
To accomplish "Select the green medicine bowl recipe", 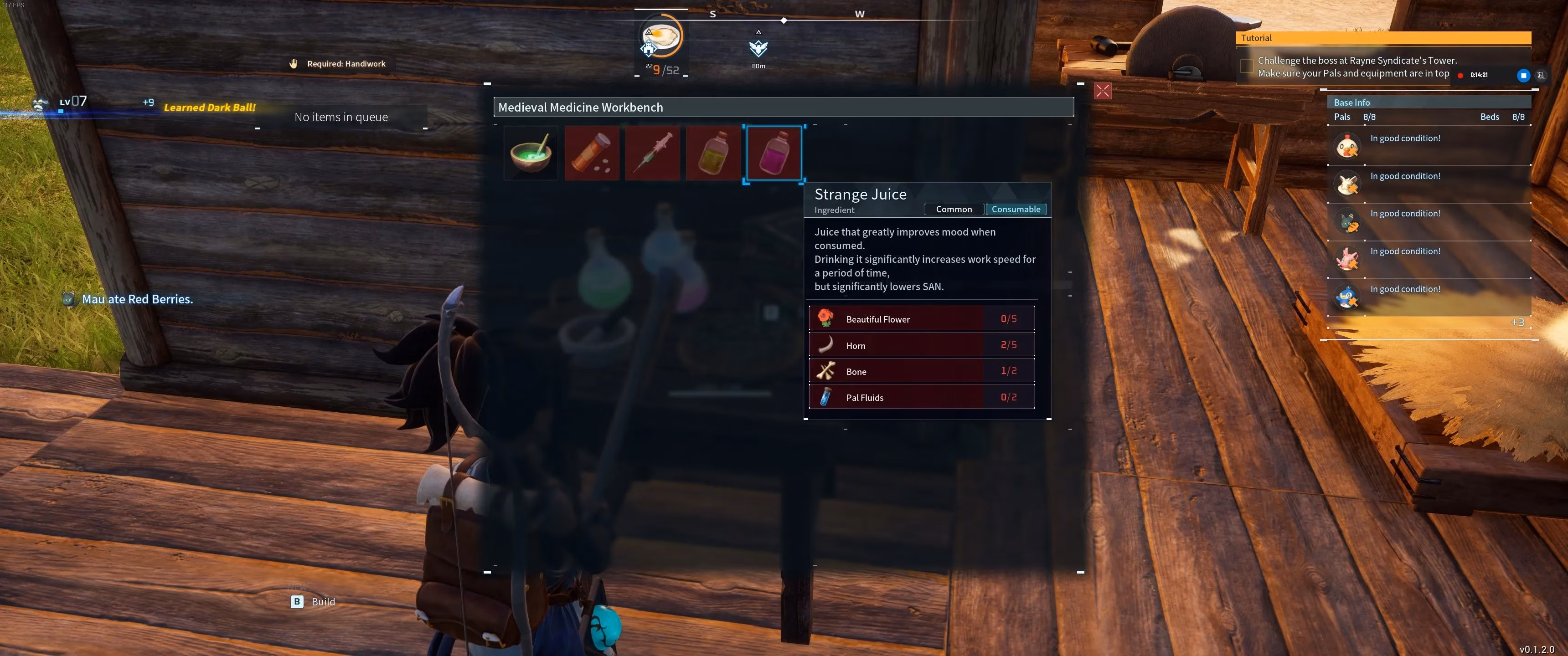I will pos(531,153).
